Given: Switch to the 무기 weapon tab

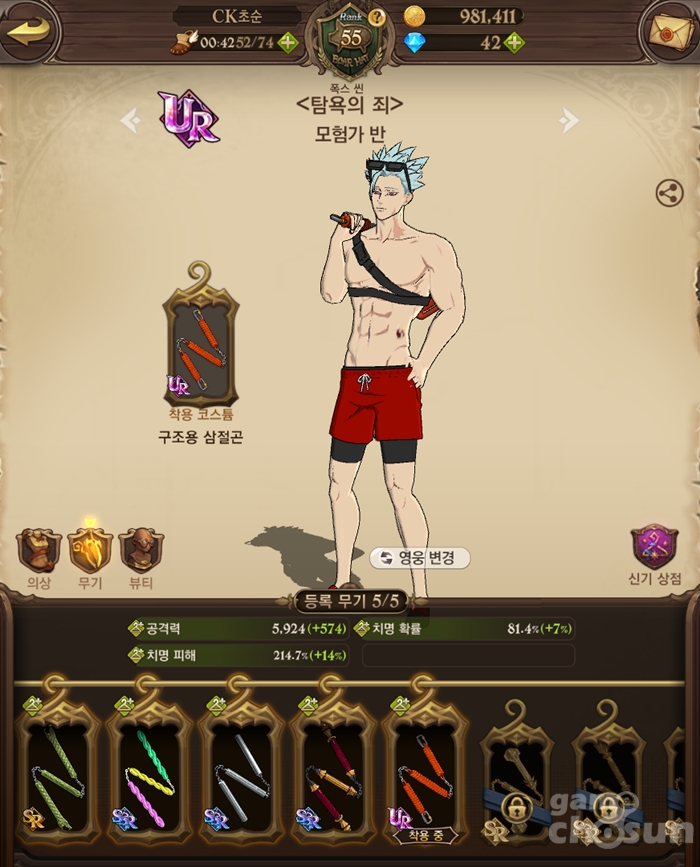Looking at the screenshot, I should click(90, 552).
